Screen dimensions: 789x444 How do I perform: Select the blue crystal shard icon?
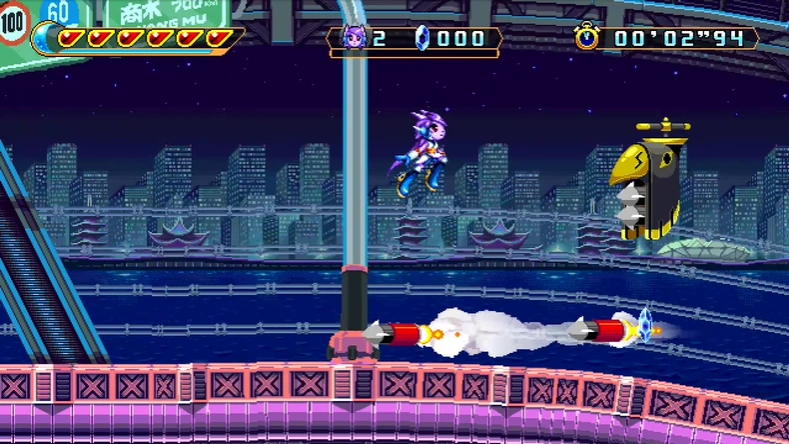tap(421, 39)
